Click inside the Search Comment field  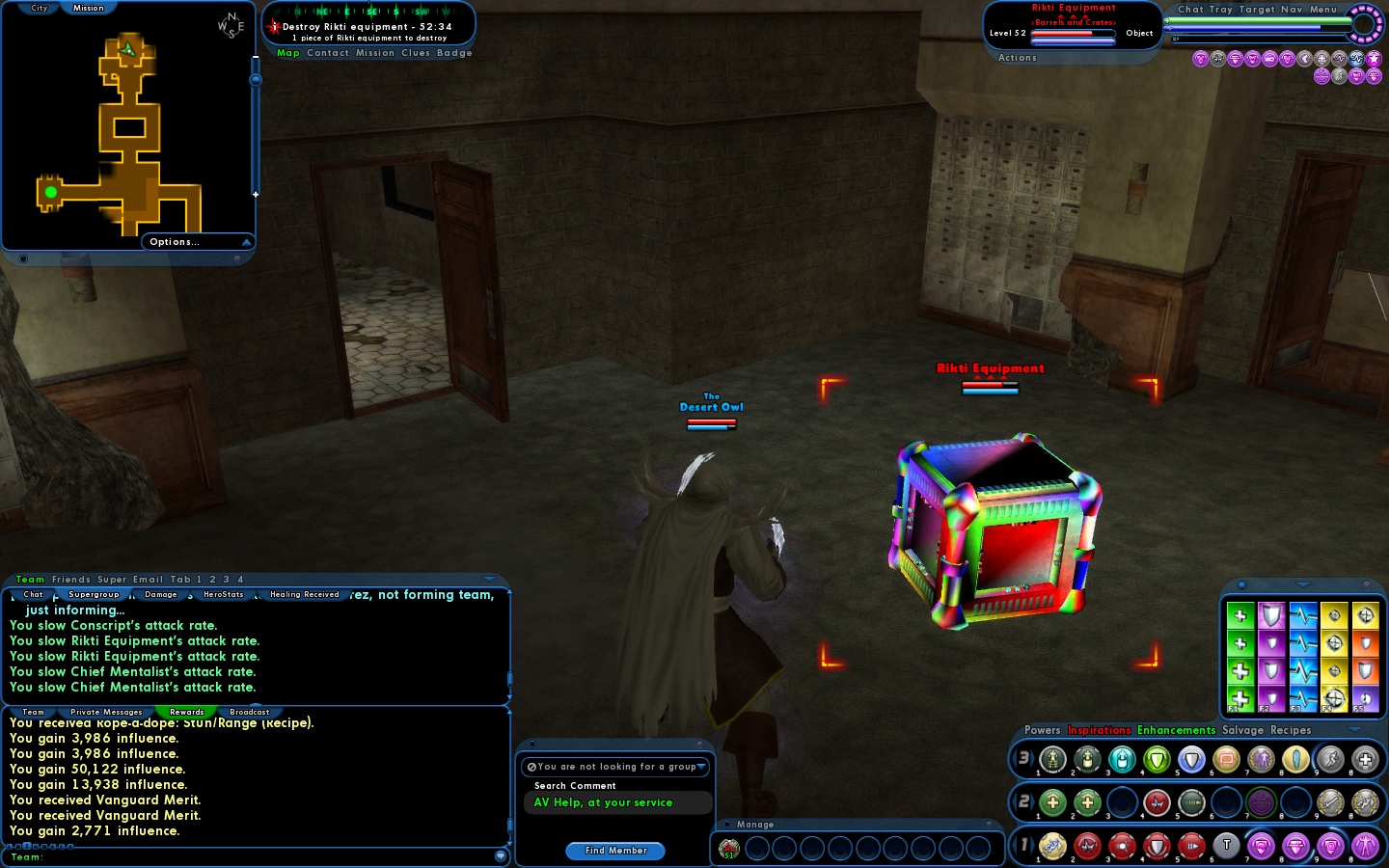(x=619, y=802)
